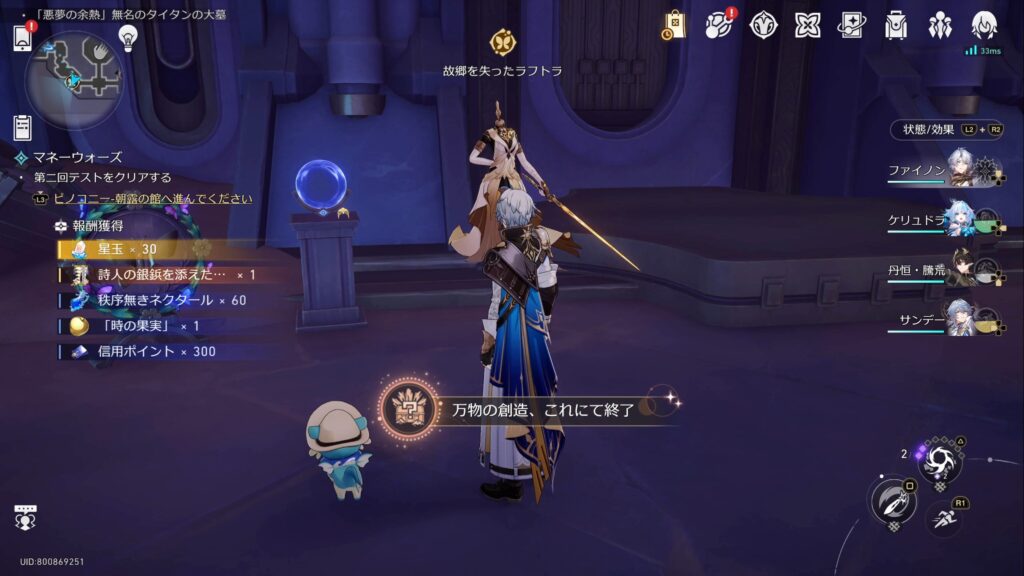This screenshot has height=576, width=1024.
Task: Open the round creature-face emblem icon
Action: [x=764, y=25]
